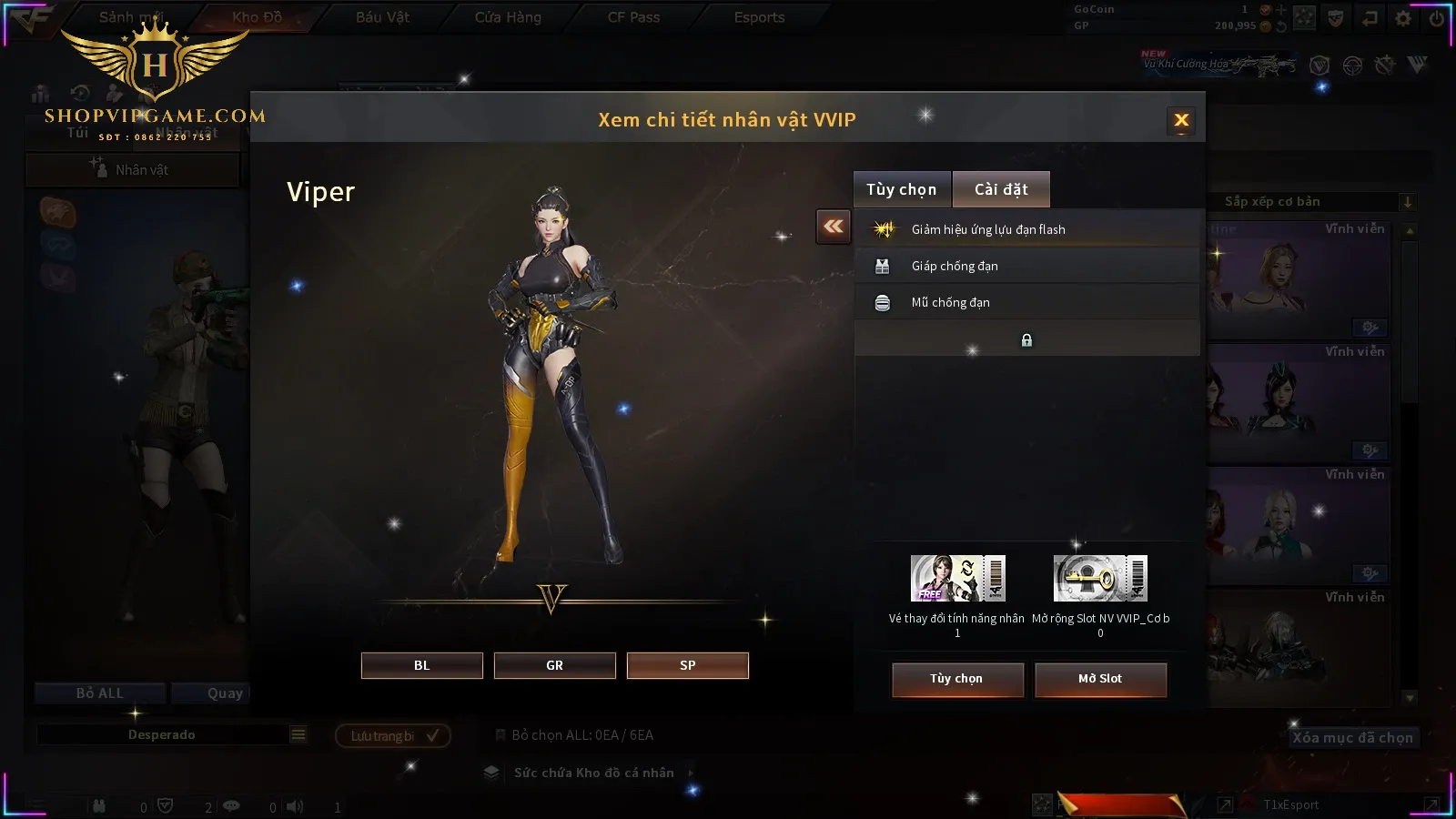Viewport: 1456px width, 819px height.
Task: Select the VVIP slot expansion key item
Action: [x=1099, y=579]
